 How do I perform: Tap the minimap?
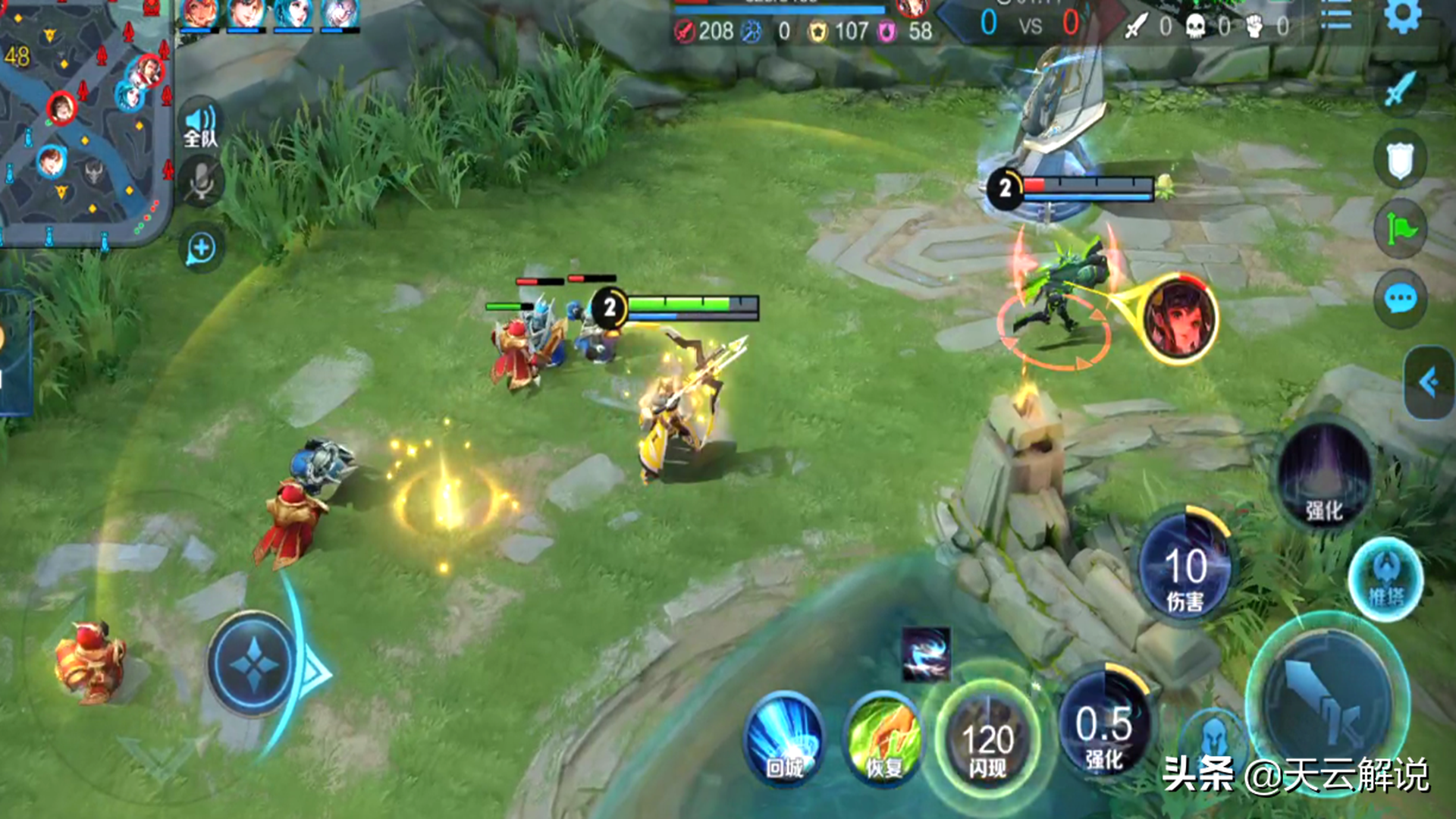[x=85, y=121]
